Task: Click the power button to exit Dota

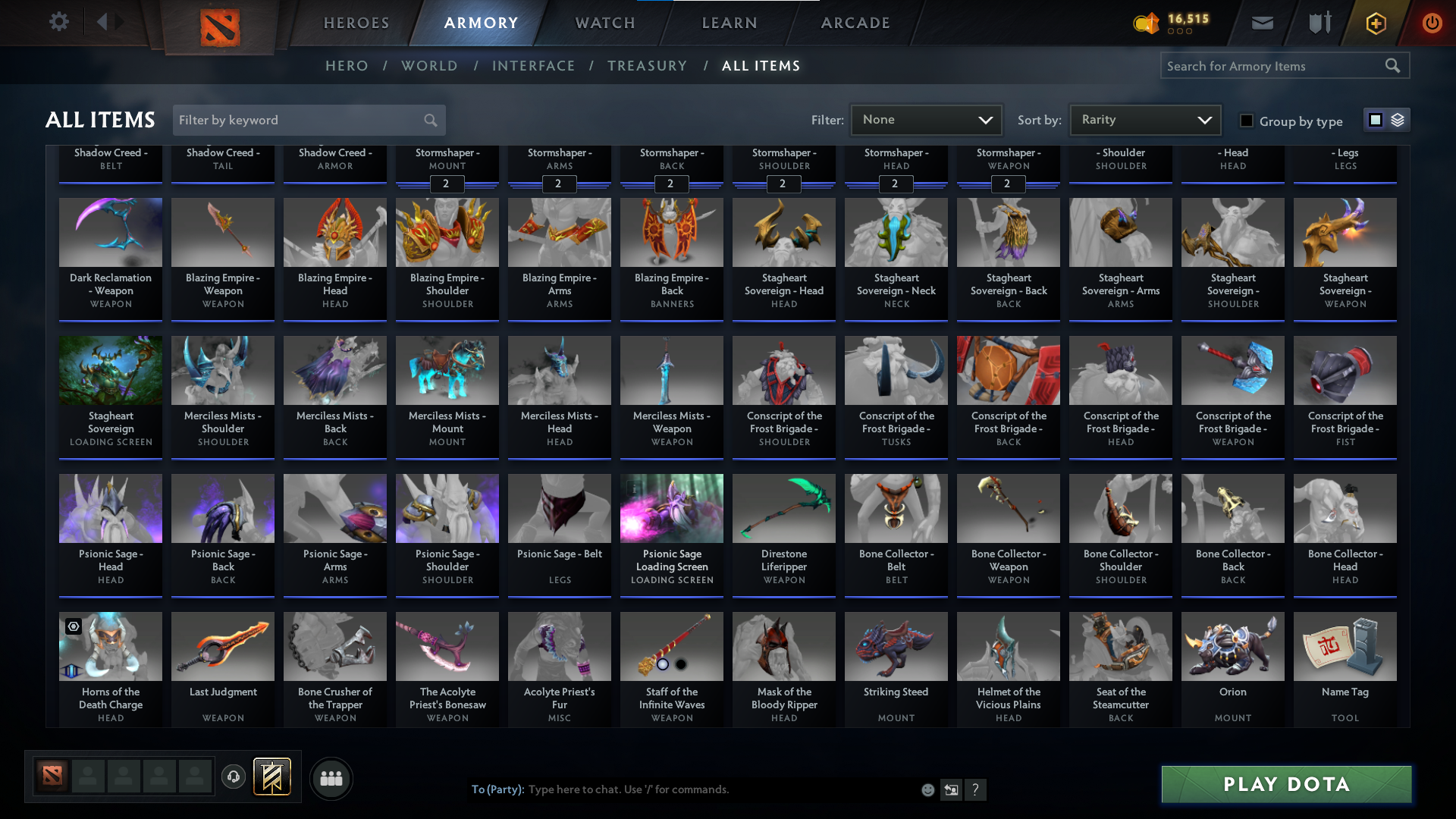Action: click(1432, 23)
